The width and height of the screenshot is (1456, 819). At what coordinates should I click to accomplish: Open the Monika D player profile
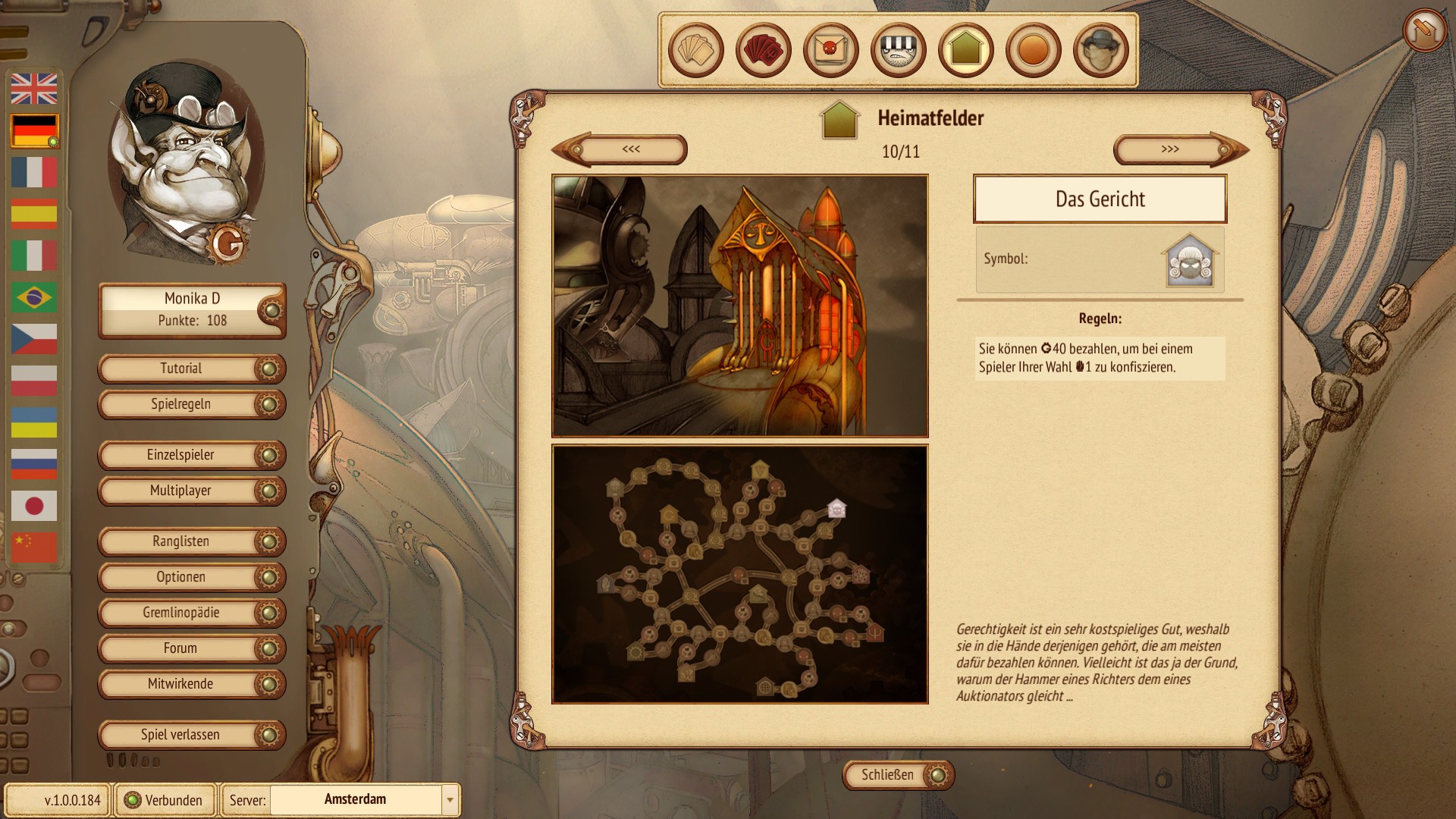click(191, 309)
